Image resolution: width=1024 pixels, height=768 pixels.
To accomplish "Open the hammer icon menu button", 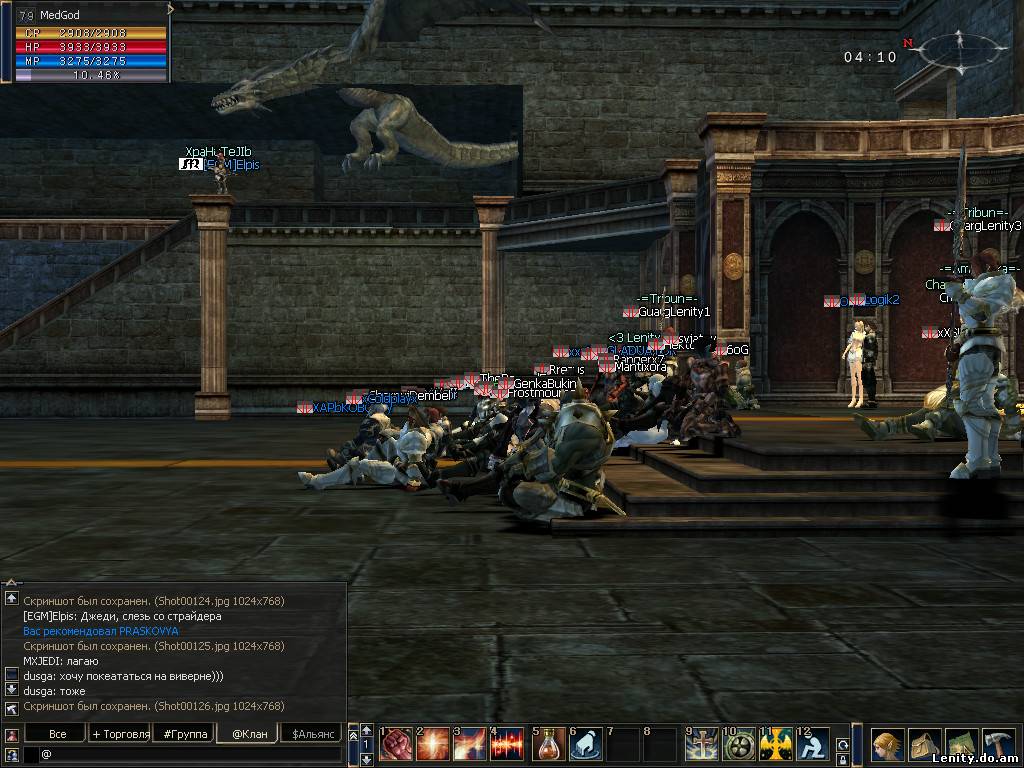I will [998, 744].
